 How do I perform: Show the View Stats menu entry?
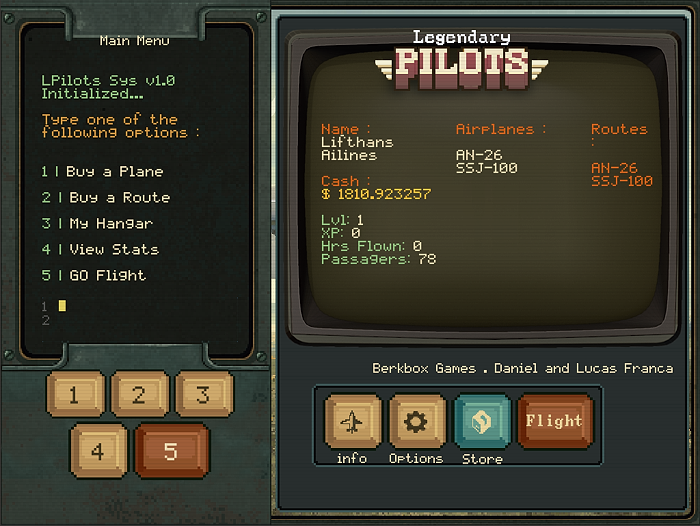click(x=100, y=250)
